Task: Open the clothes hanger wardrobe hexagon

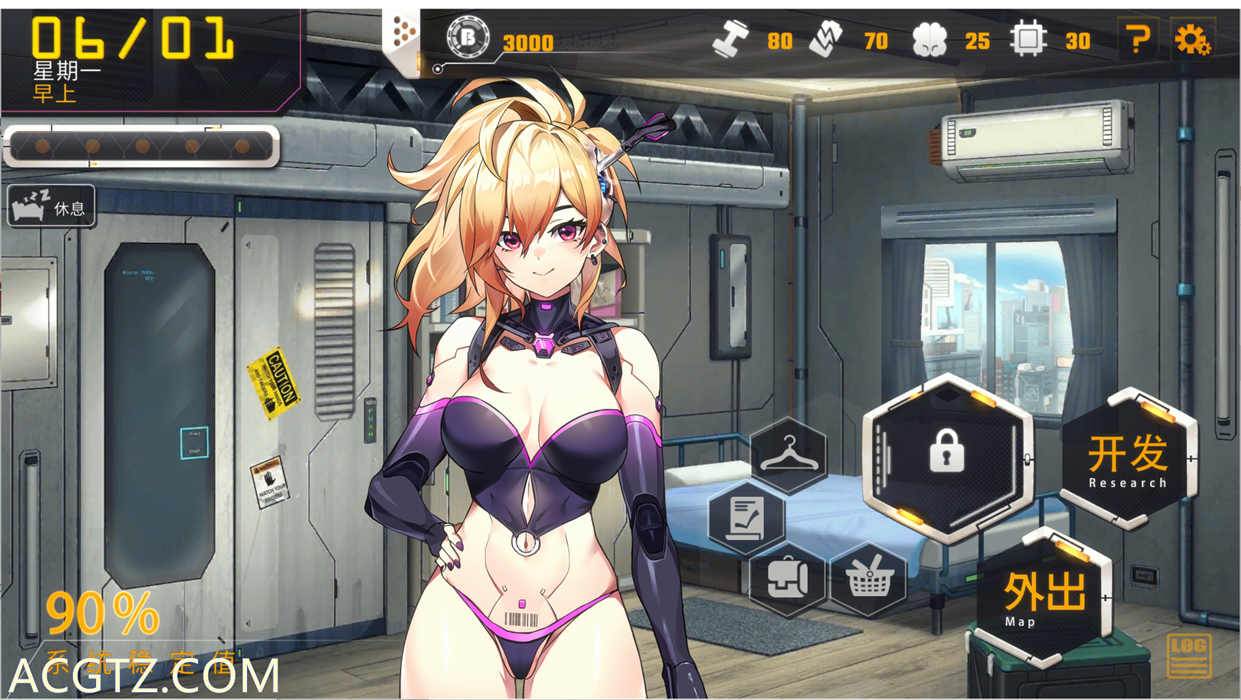Action: coord(788,456)
